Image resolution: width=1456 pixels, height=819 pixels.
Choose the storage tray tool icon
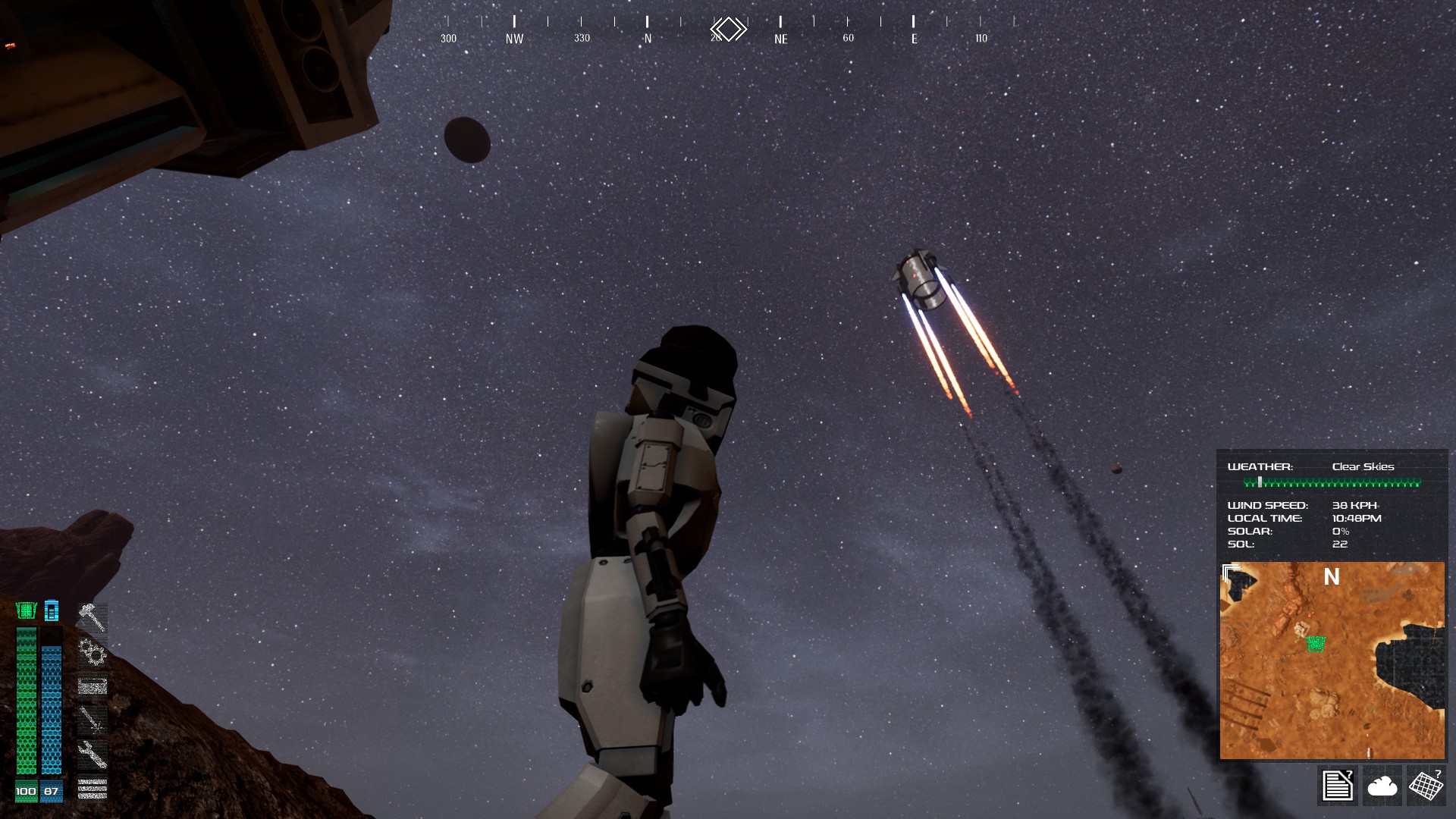click(x=92, y=686)
